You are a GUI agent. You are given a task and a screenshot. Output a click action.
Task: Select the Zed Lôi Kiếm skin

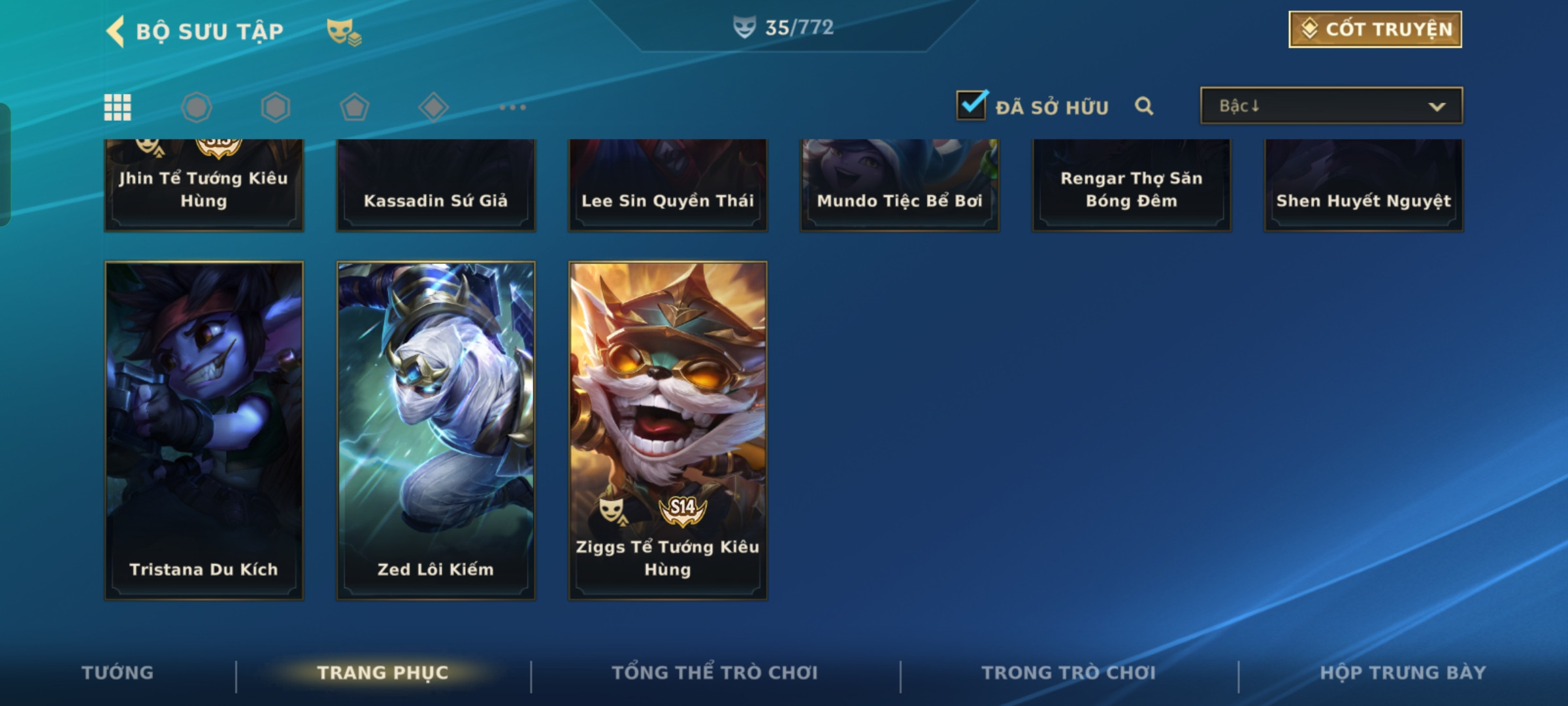pyautogui.click(x=436, y=430)
